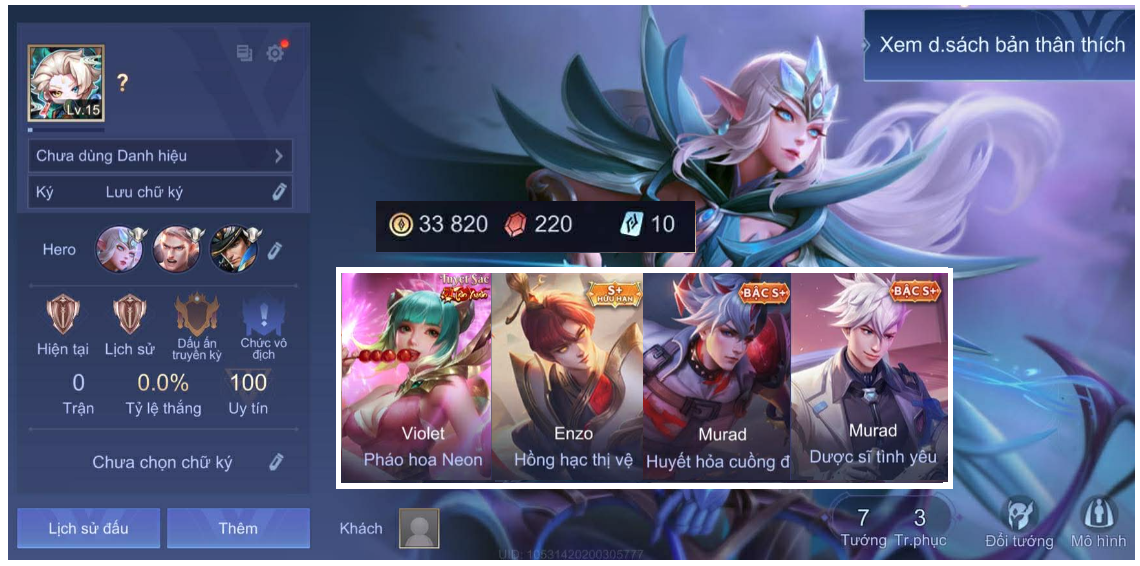
Task: Tap the Đổi tướng change hero icon
Action: (x=1019, y=518)
